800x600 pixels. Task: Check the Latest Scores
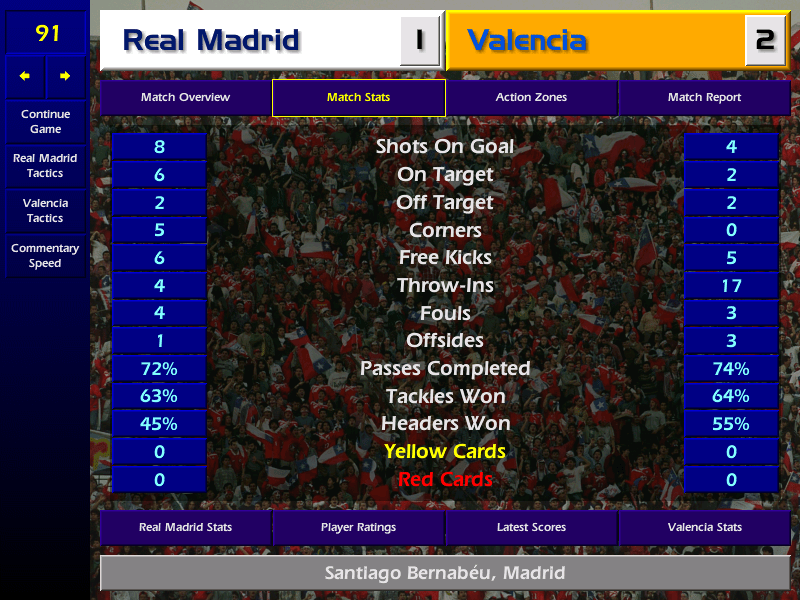[531, 527]
